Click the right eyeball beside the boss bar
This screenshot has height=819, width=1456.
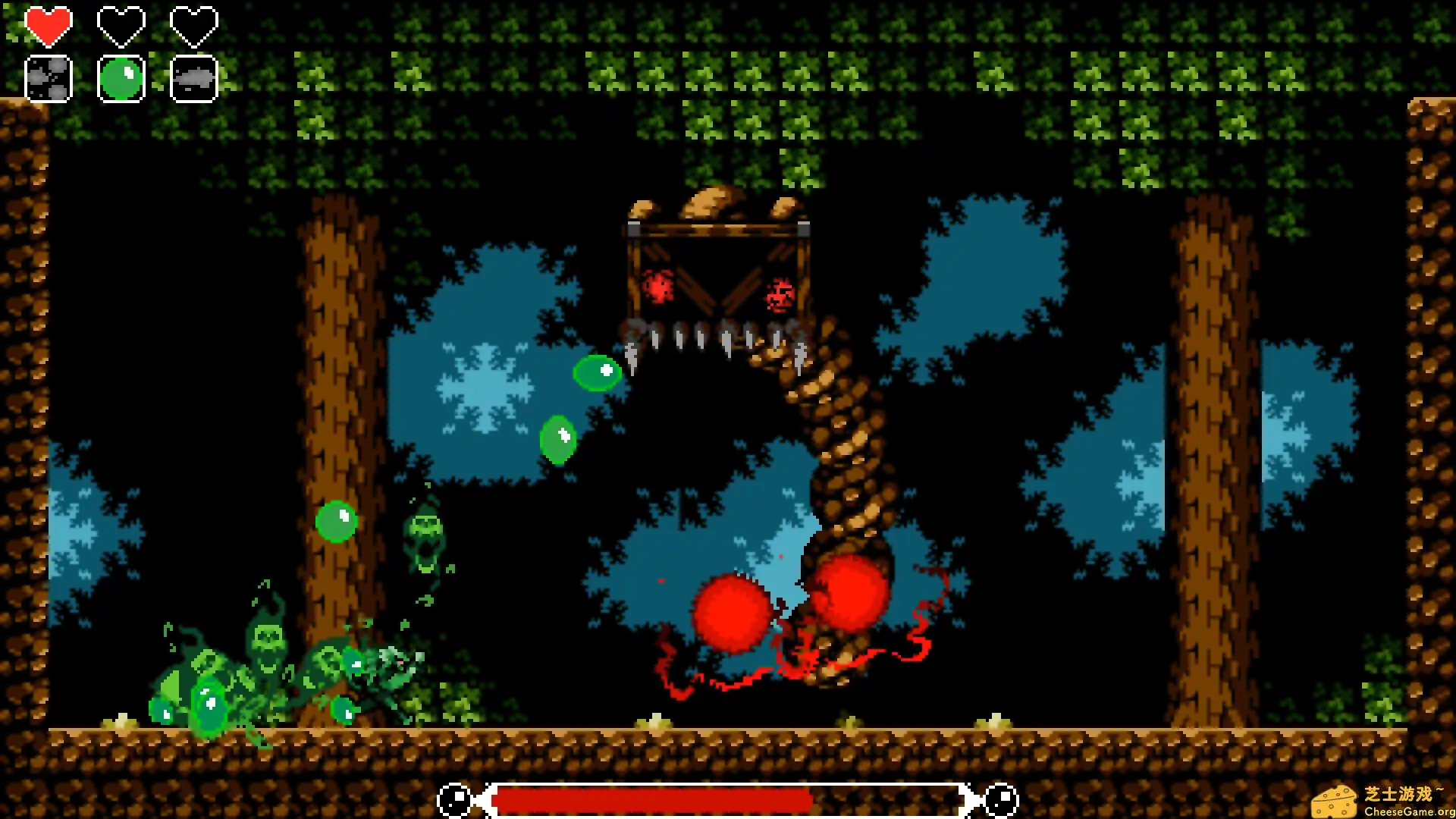click(x=999, y=799)
